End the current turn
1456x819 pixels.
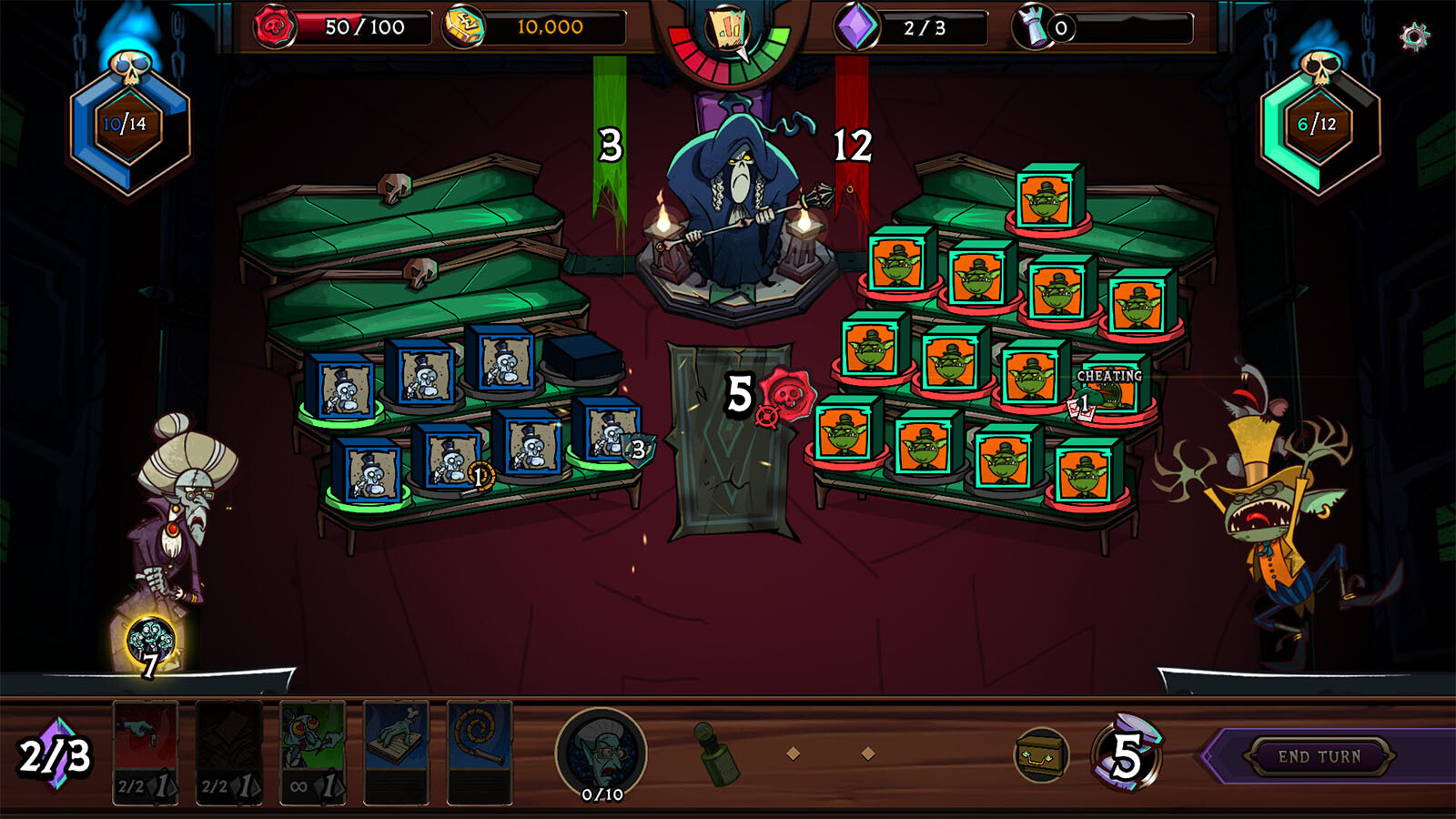1319,756
